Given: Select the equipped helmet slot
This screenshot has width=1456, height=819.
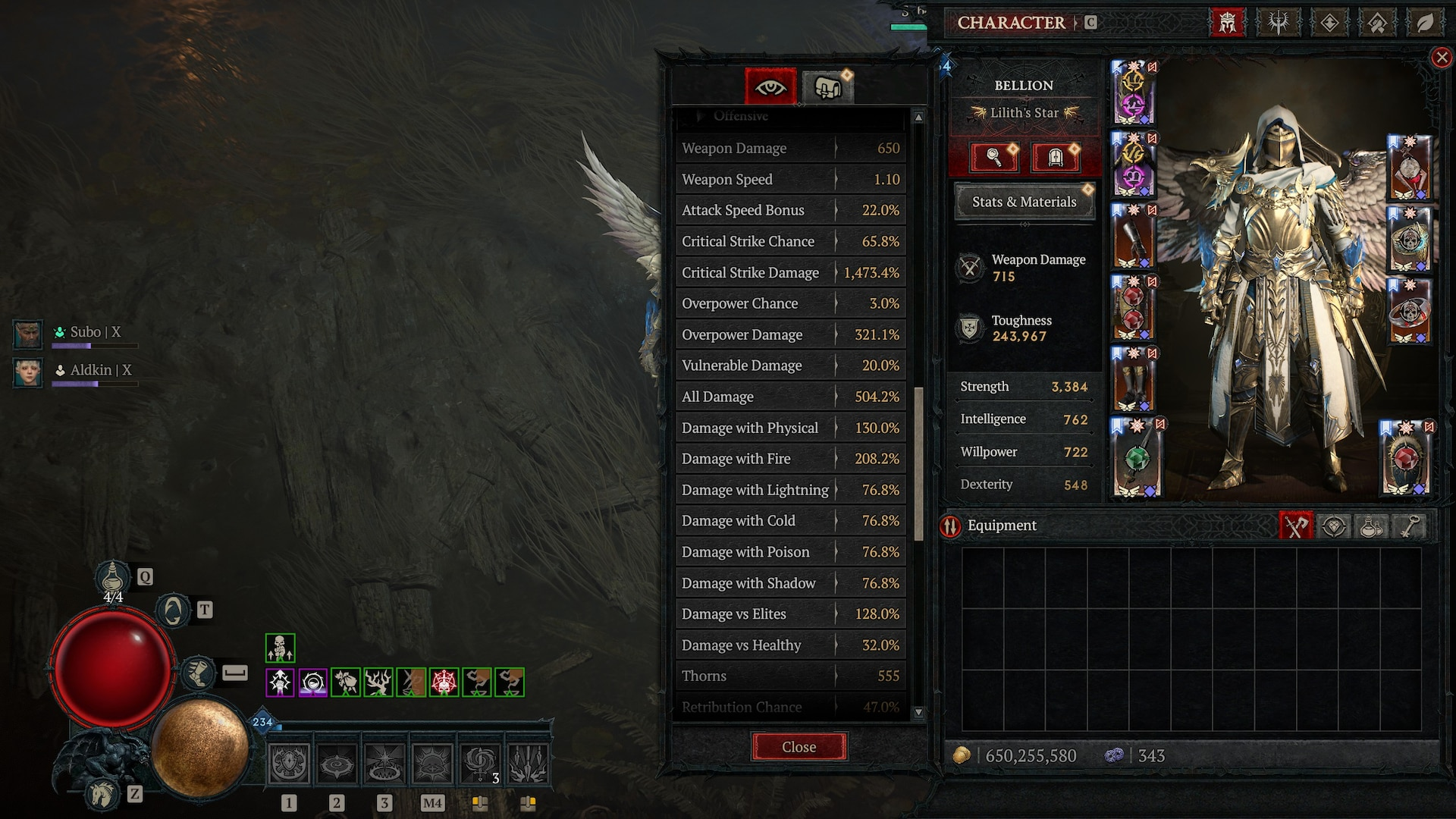Looking at the screenshot, I should click(1133, 93).
